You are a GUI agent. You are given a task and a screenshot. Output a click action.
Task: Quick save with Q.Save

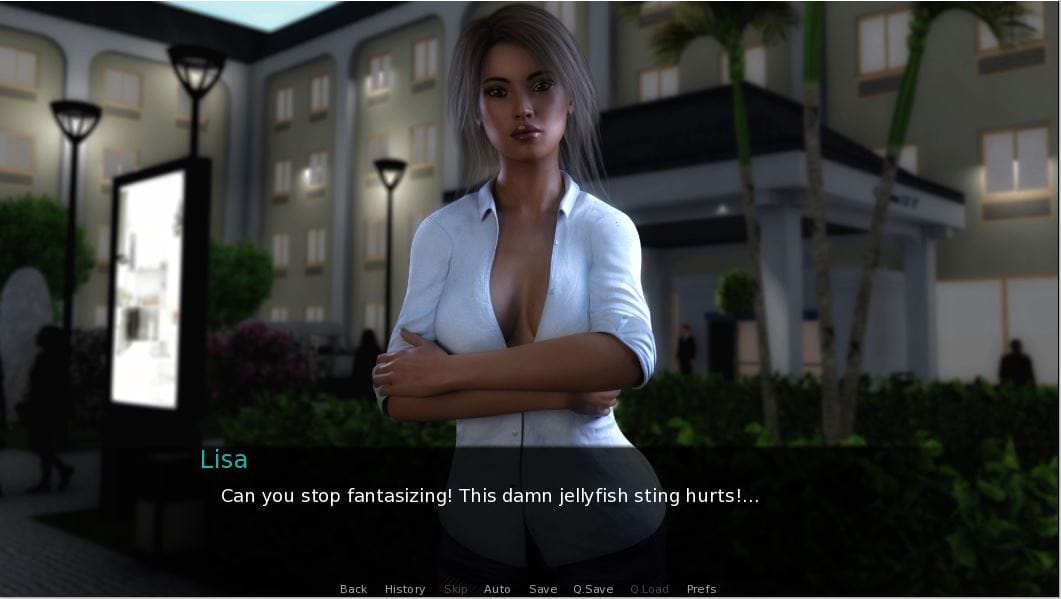pos(593,589)
